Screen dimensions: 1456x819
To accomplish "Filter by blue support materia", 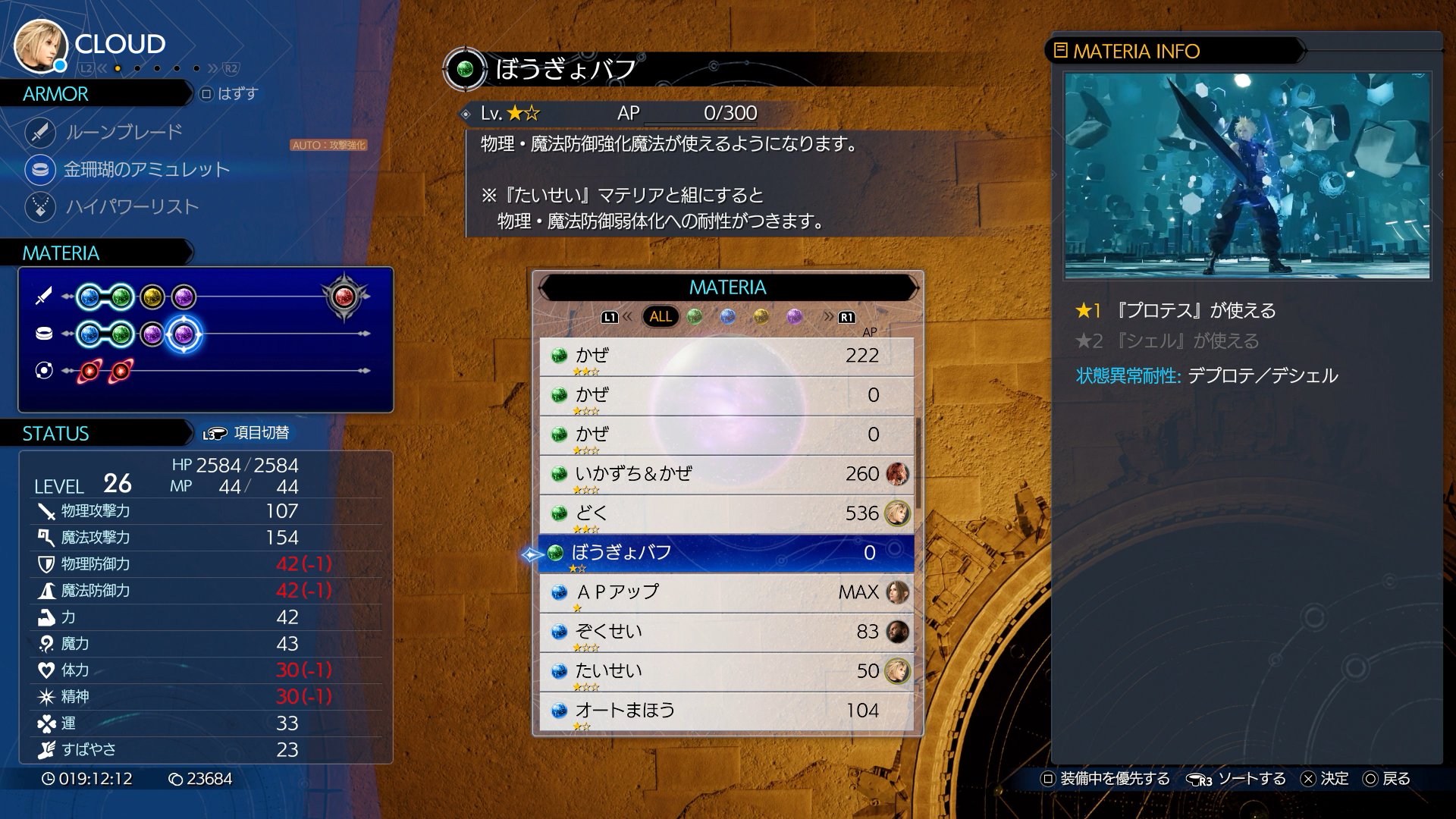I will click(x=728, y=316).
